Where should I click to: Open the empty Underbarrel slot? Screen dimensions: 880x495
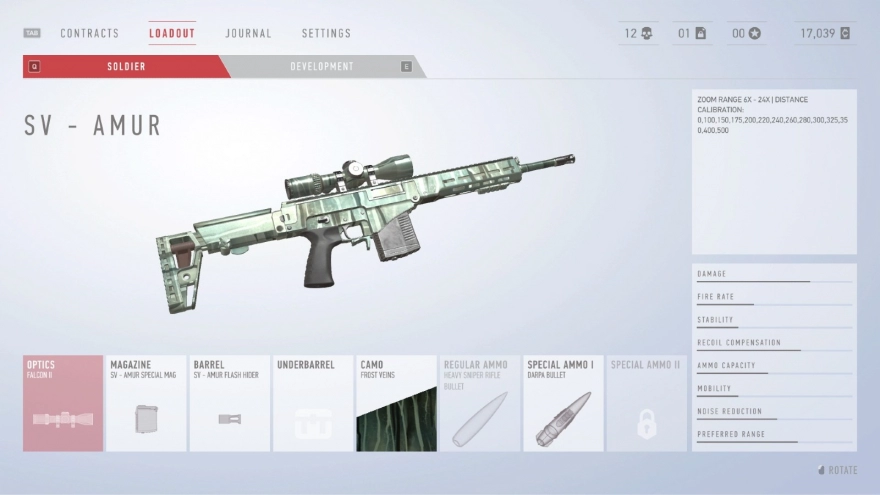point(313,403)
